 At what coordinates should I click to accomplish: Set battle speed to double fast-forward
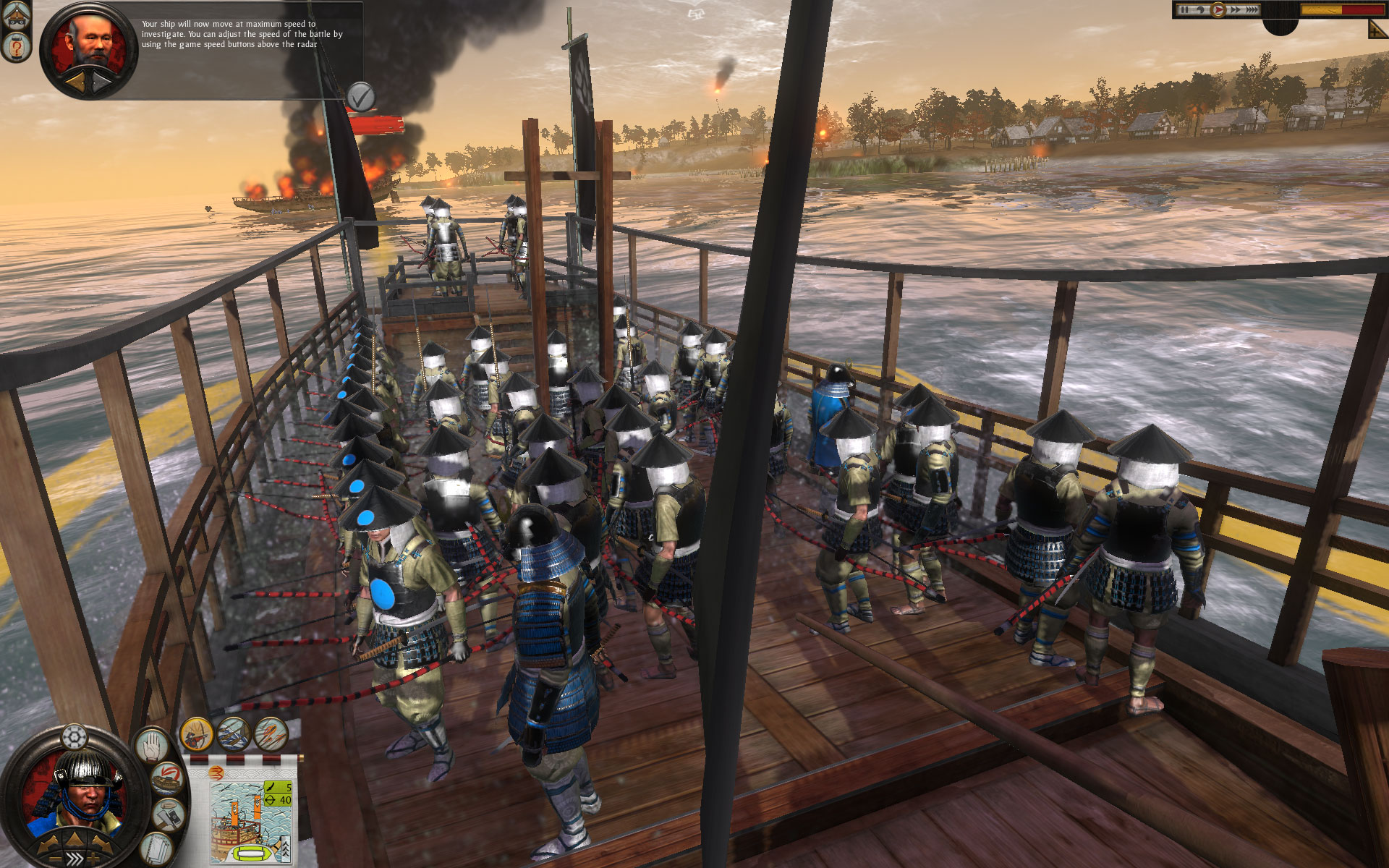point(1234,10)
